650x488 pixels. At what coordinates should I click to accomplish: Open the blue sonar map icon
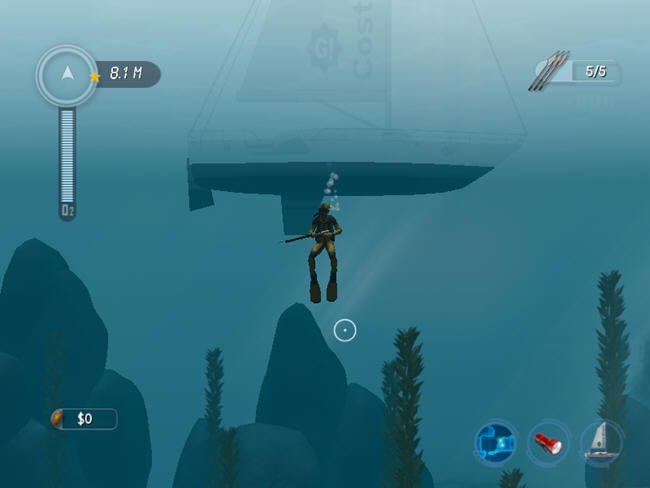tap(495, 440)
